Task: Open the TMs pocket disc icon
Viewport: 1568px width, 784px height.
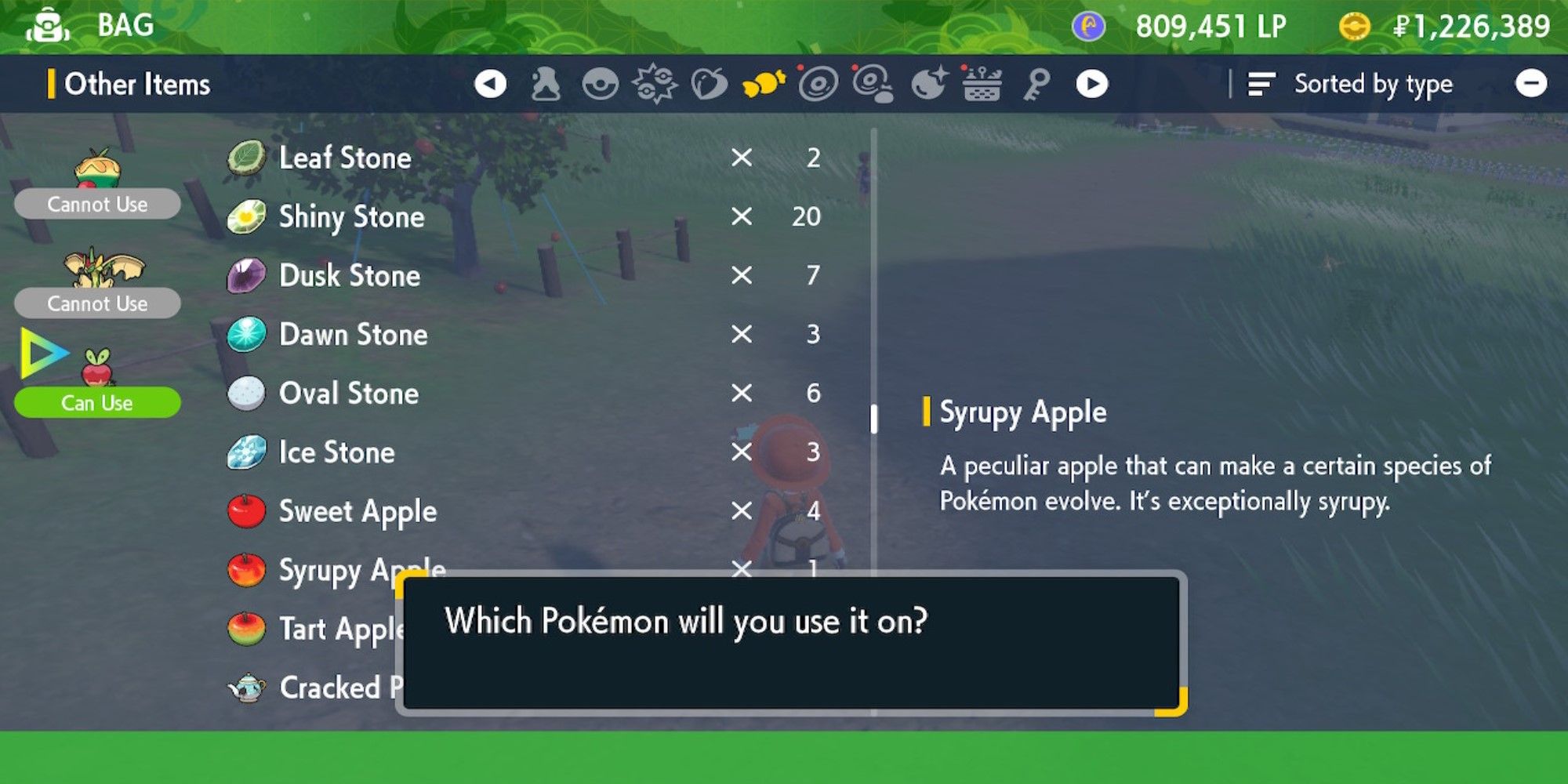Action: [818, 85]
